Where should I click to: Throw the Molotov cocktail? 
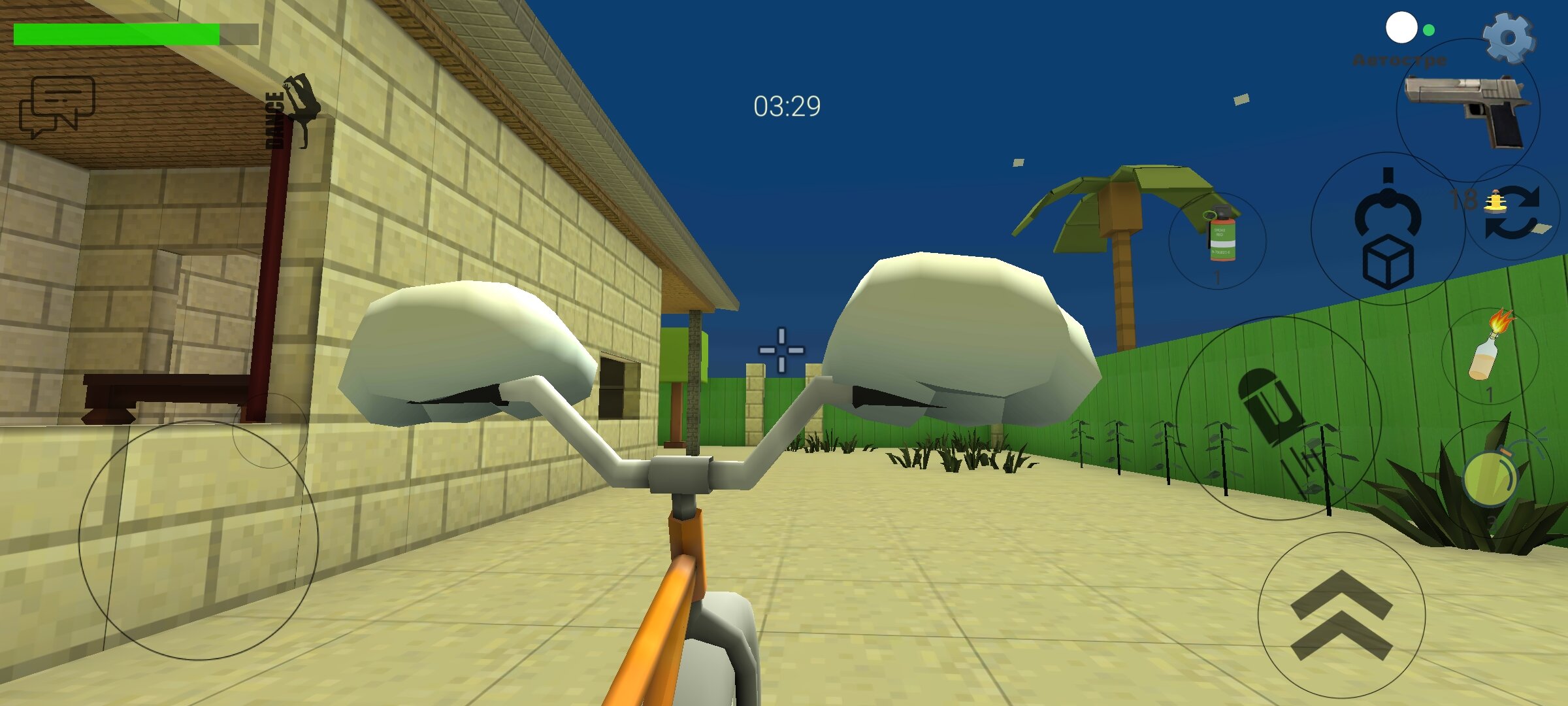[1490, 354]
